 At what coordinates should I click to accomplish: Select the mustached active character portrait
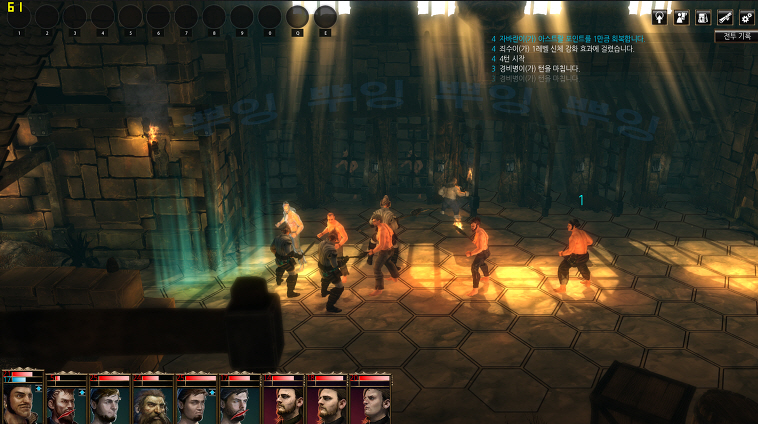23,400
